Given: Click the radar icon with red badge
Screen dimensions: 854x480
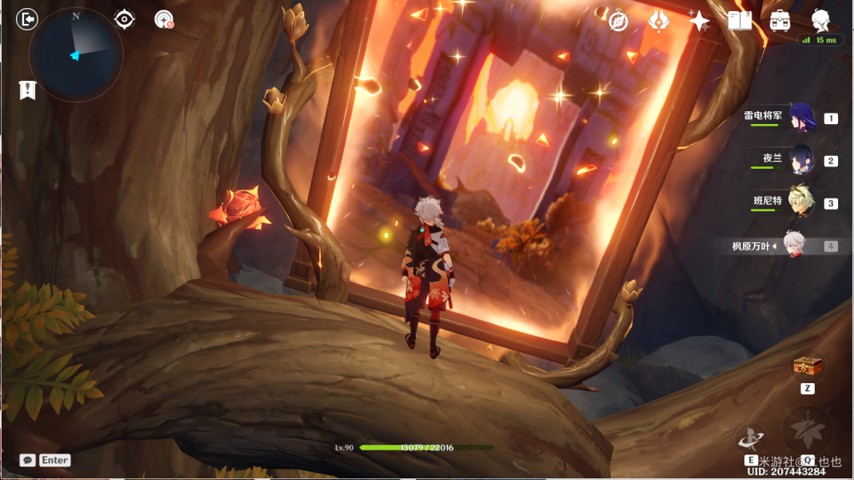Looking at the screenshot, I should 164,19.
